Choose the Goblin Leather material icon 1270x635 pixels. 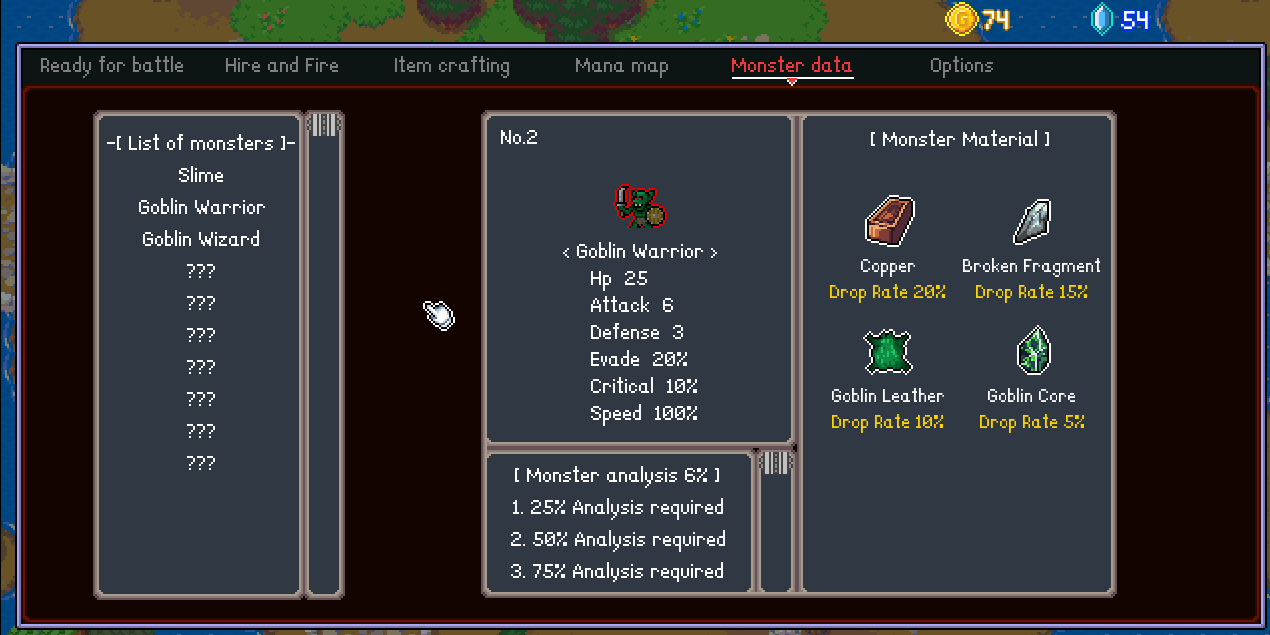tap(887, 352)
